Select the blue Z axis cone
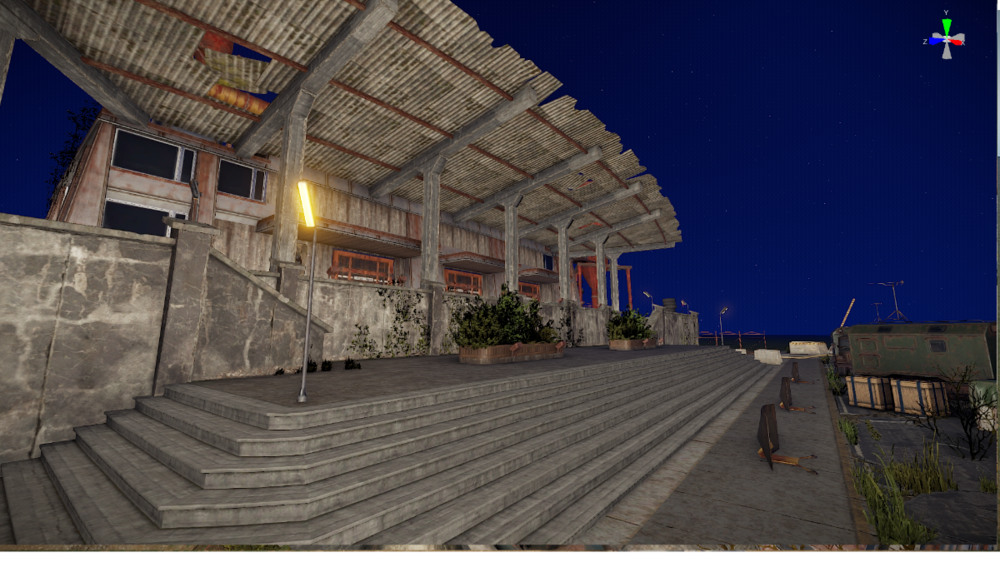 click(936, 40)
